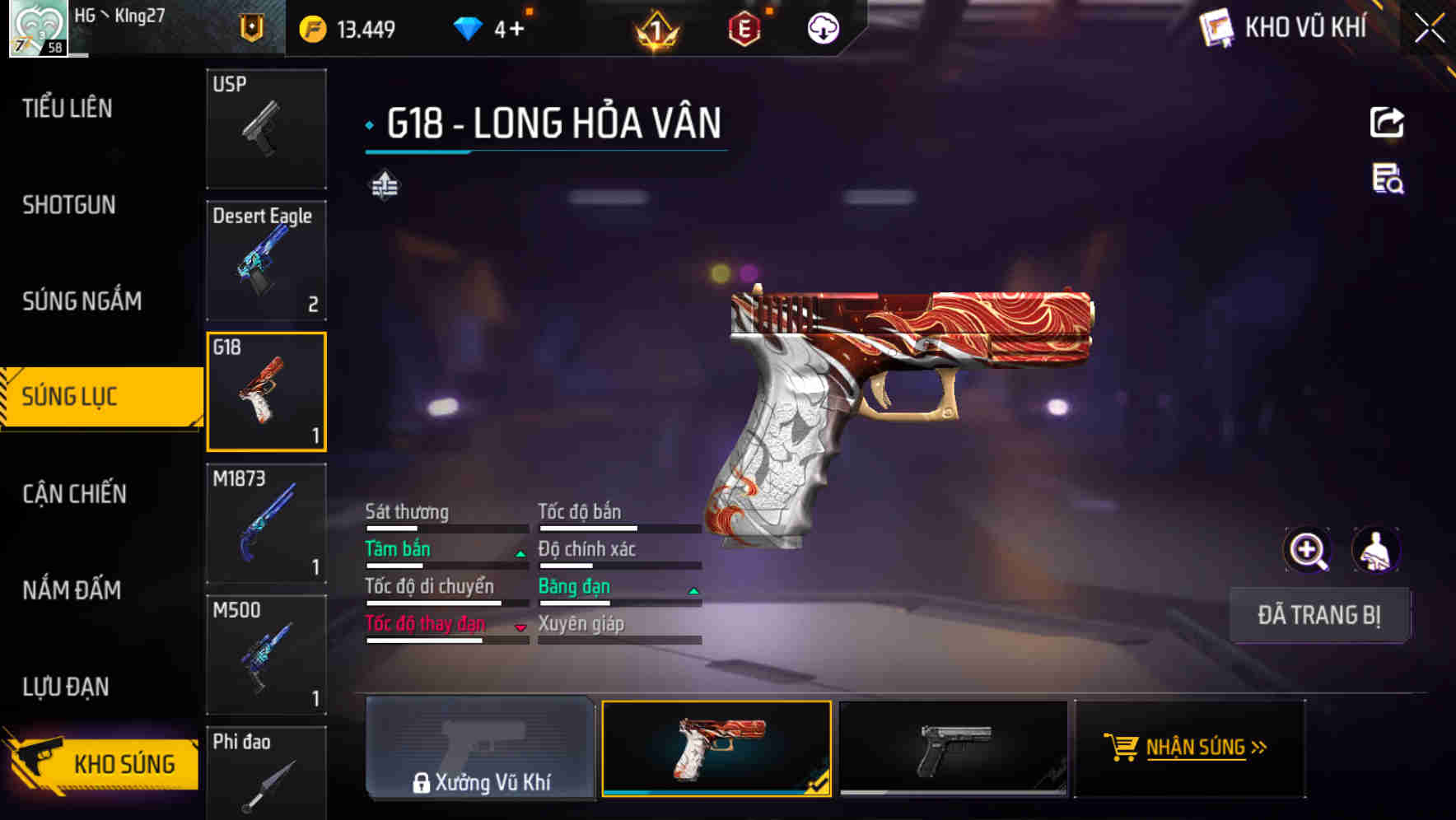This screenshot has width=1456, height=820.
Task: Open the Lựu Đạn category
Action: 66,686
